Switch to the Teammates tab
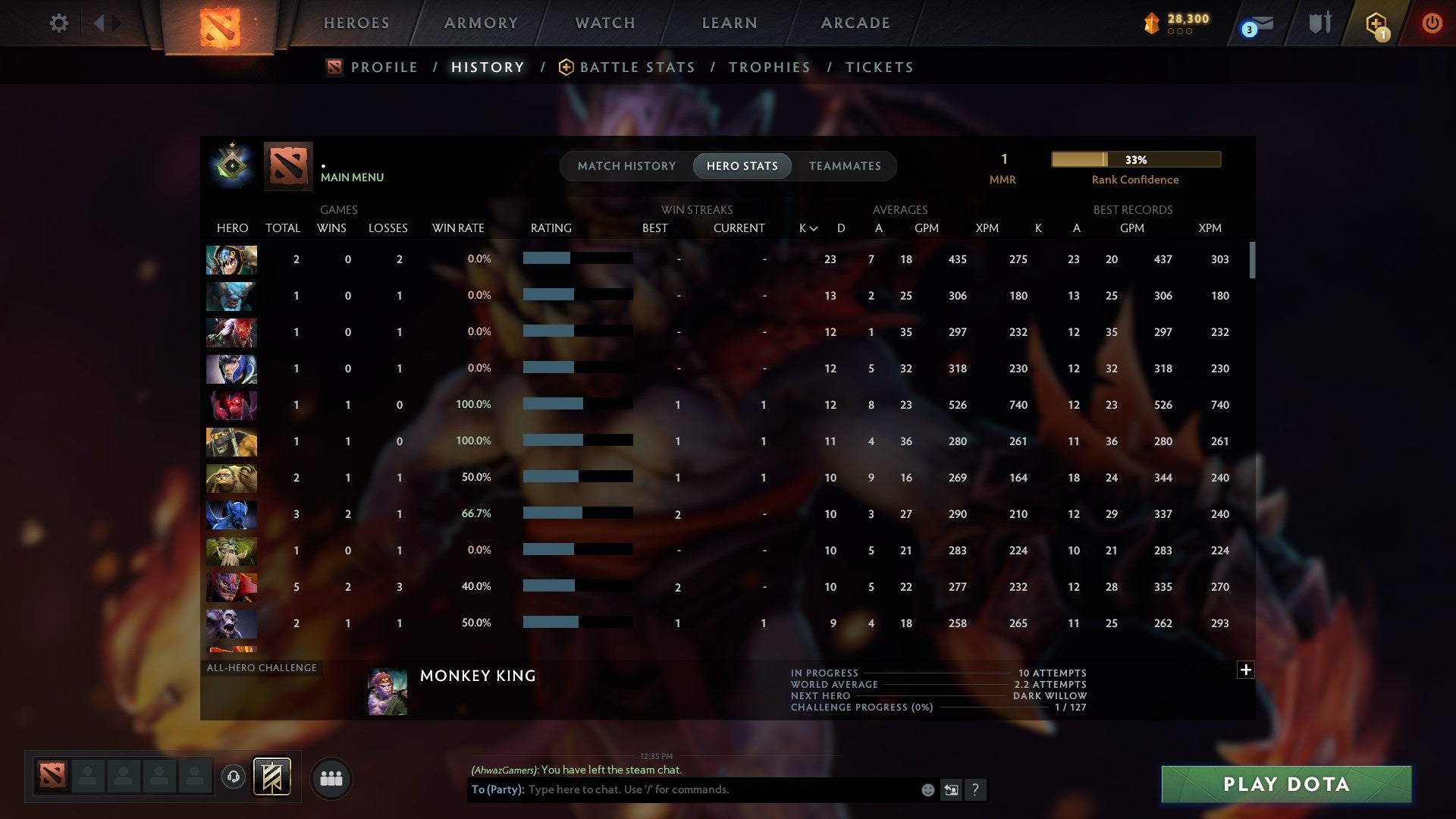1456x819 pixels. coord(845,165)
